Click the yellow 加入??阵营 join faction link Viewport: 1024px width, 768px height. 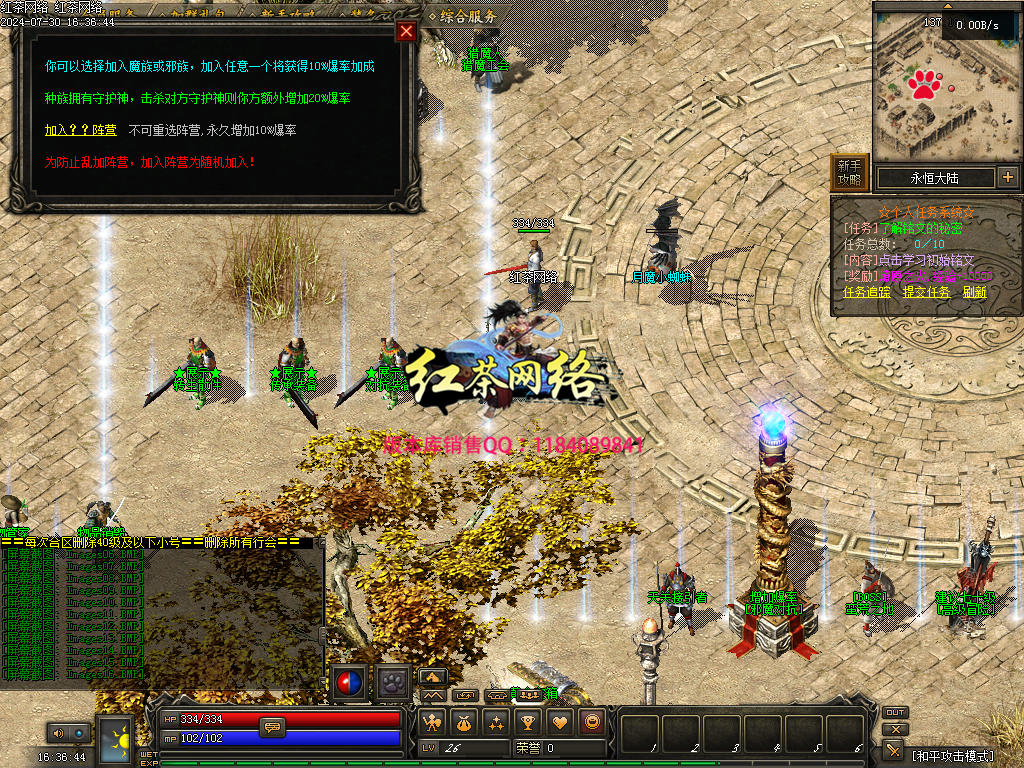click(x=80, y=130)
